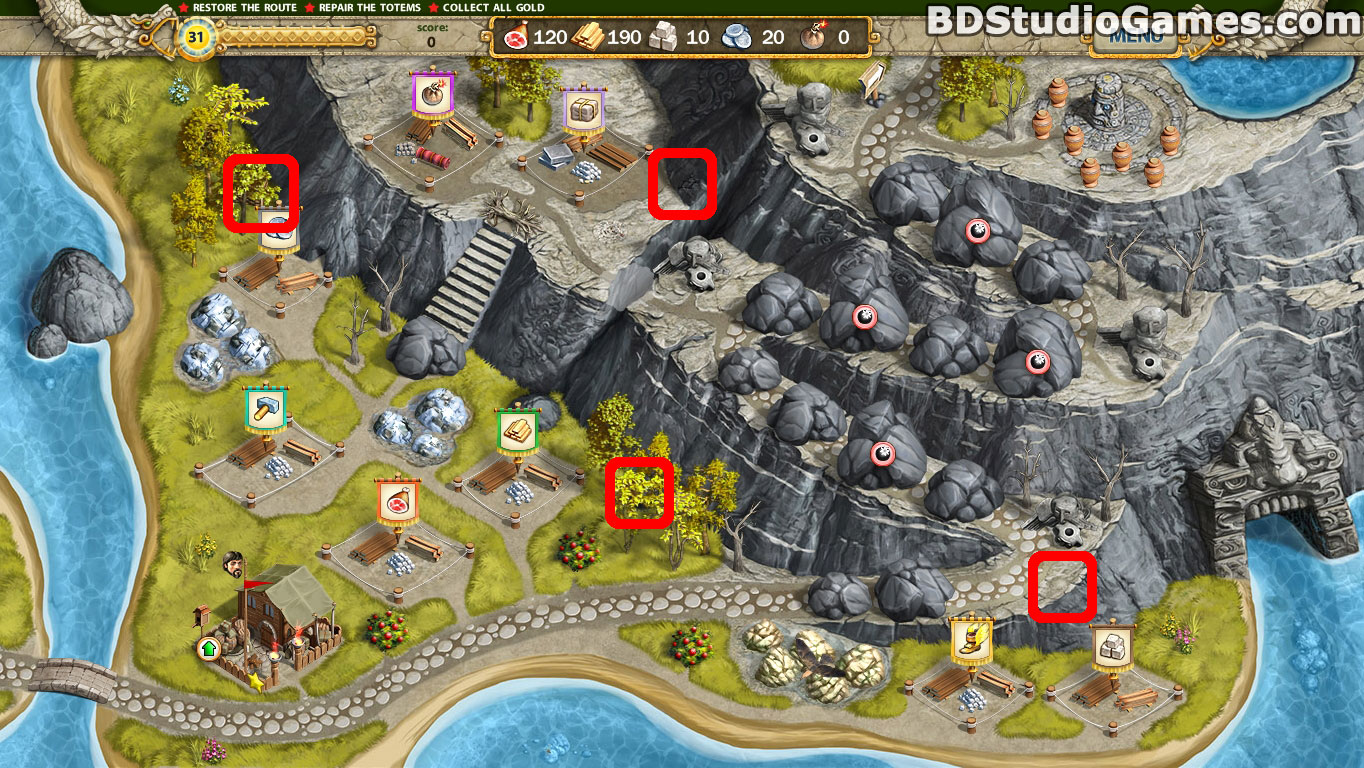The width and height of the screenshot is (1364, 768).
Task: Click the worker portrait above the house
Action: click(235, 562)
